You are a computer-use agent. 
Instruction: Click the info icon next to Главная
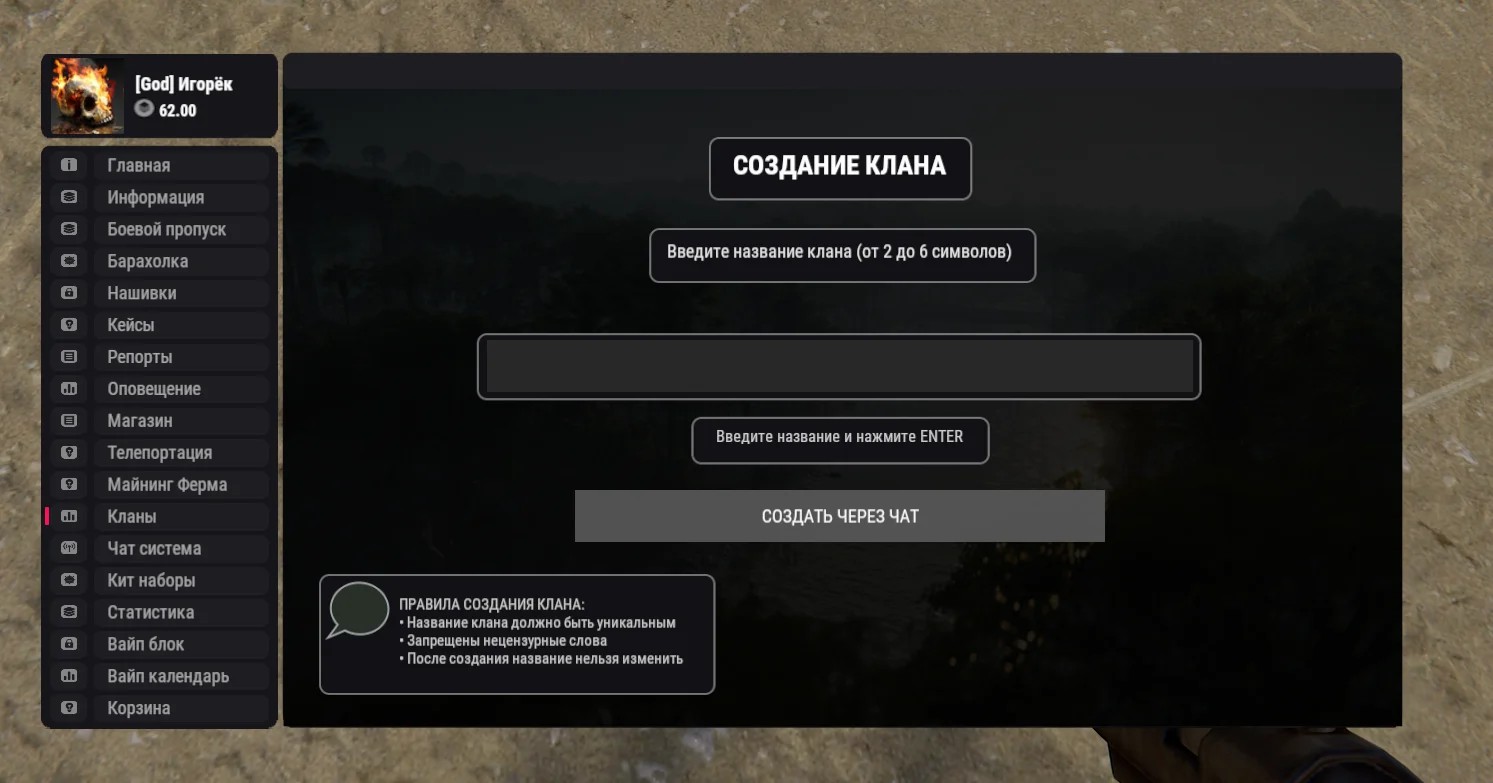68,165
